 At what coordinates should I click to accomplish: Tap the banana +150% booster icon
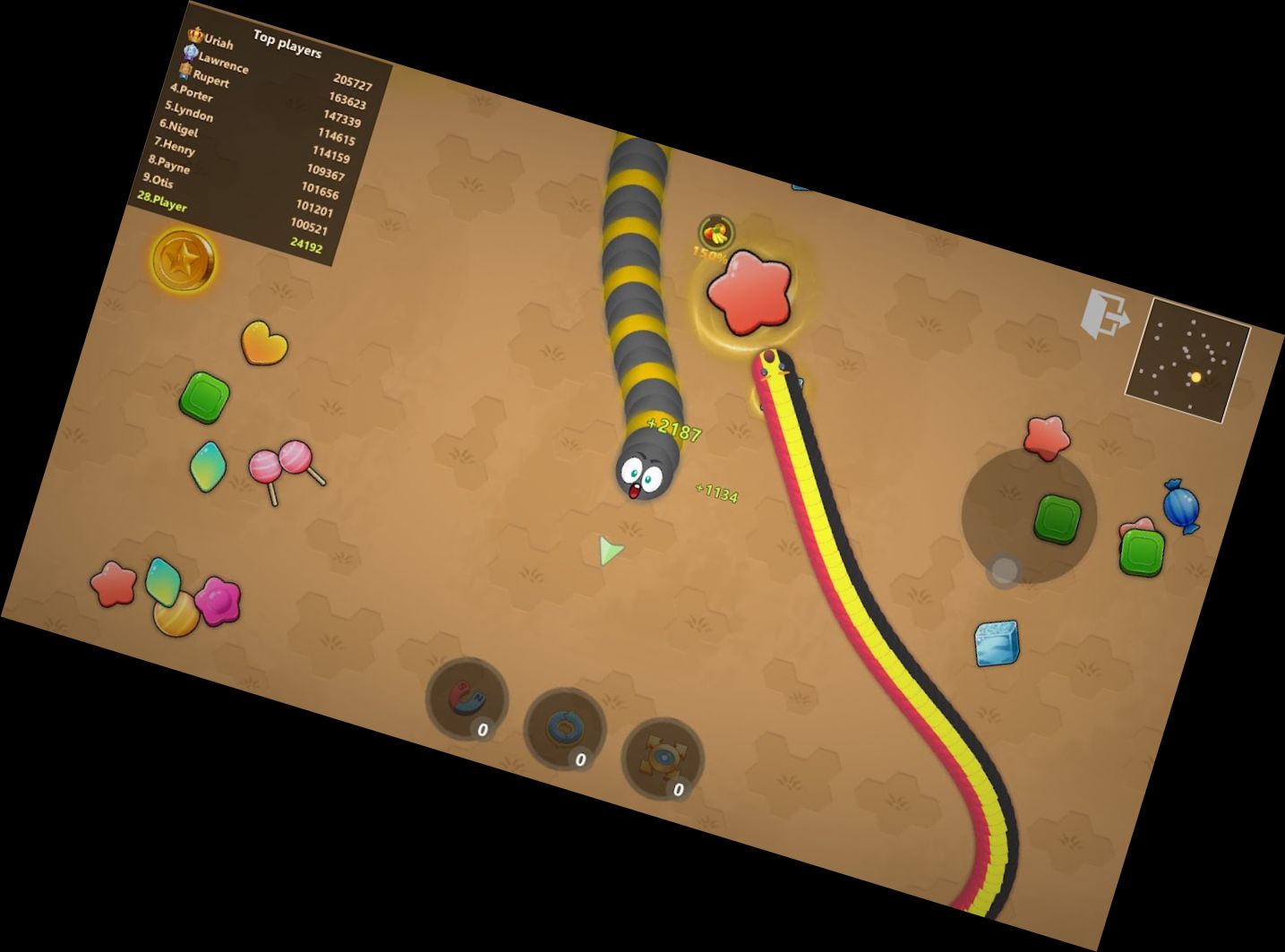click(714, 233)
